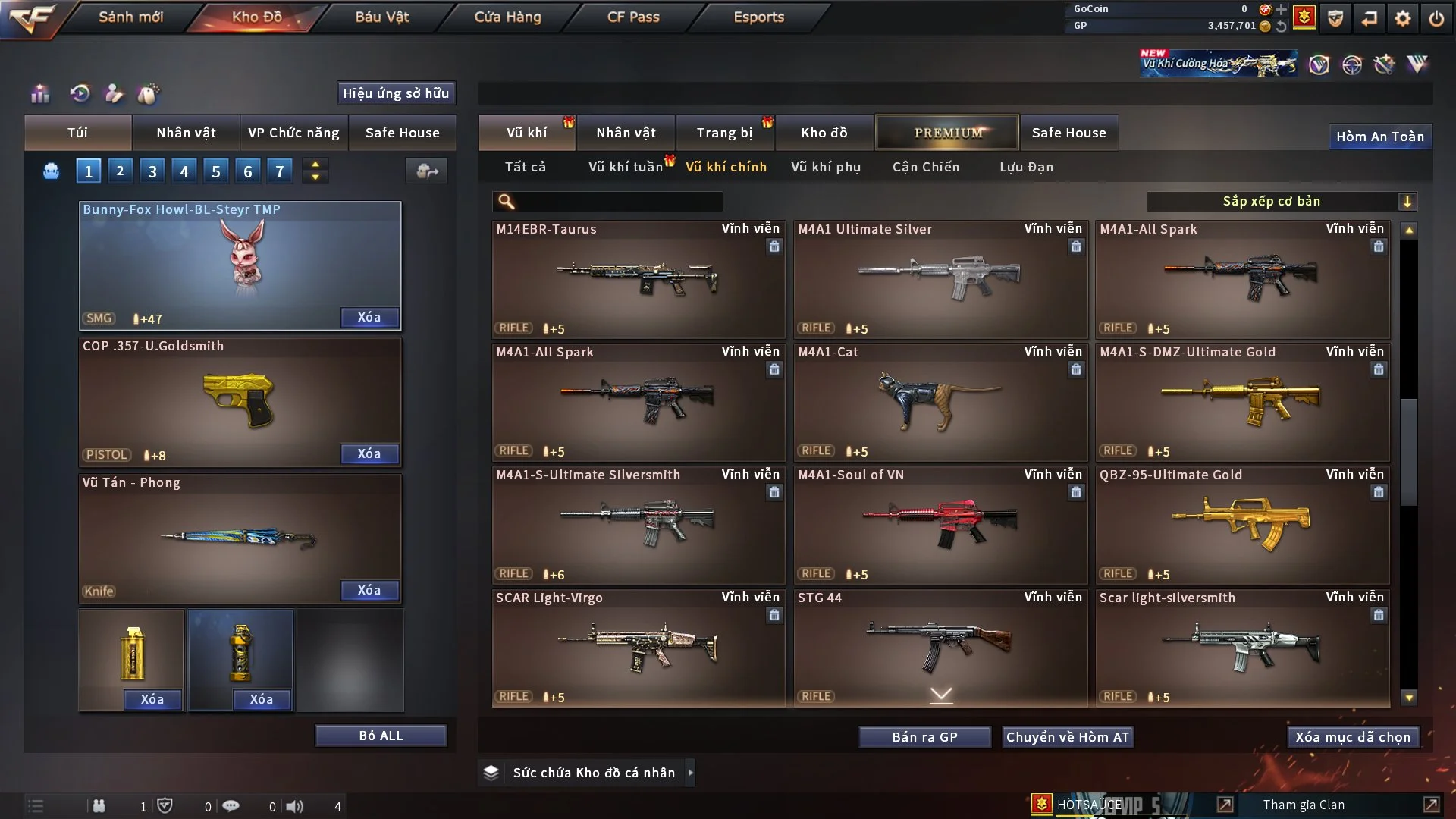
Task: Open the Cửa Hàng shop menu
Action: point(507,17)
